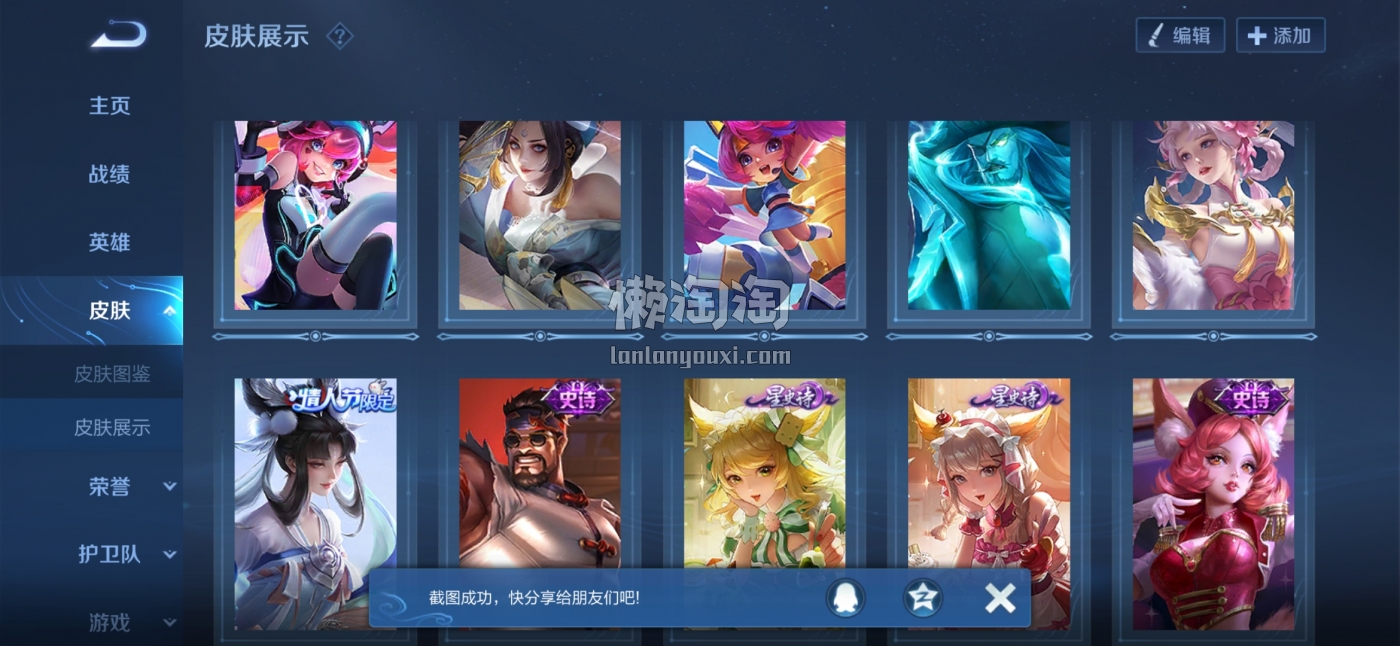Select 皮肤图鉴 skin gallery submenu
Screen dimensions: 1400x646
click(x=112, y=374)
